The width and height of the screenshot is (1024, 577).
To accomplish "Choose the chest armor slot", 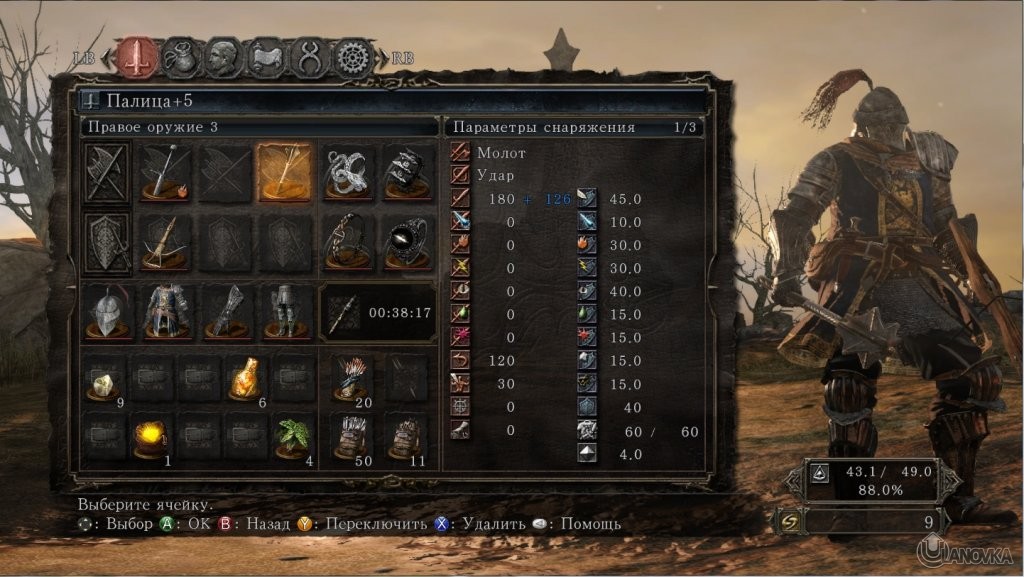I will coord(167,312).
